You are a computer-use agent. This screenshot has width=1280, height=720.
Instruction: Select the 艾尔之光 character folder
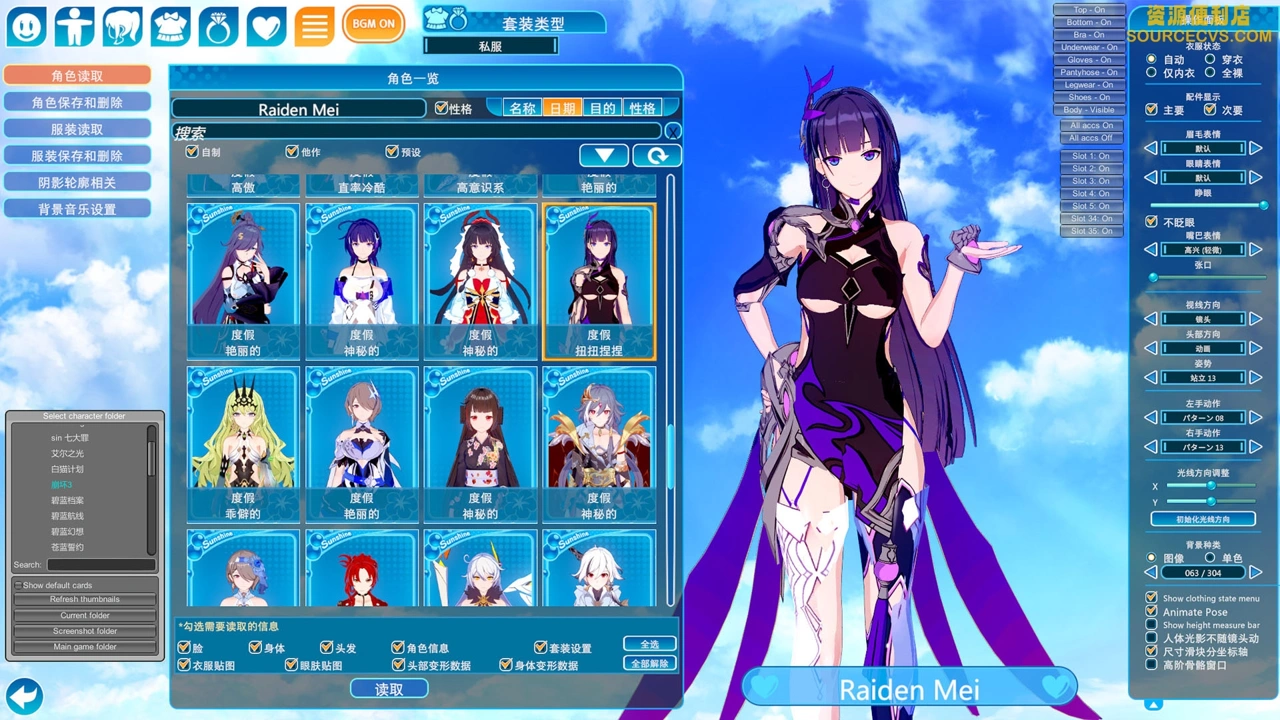coord(69,453)
